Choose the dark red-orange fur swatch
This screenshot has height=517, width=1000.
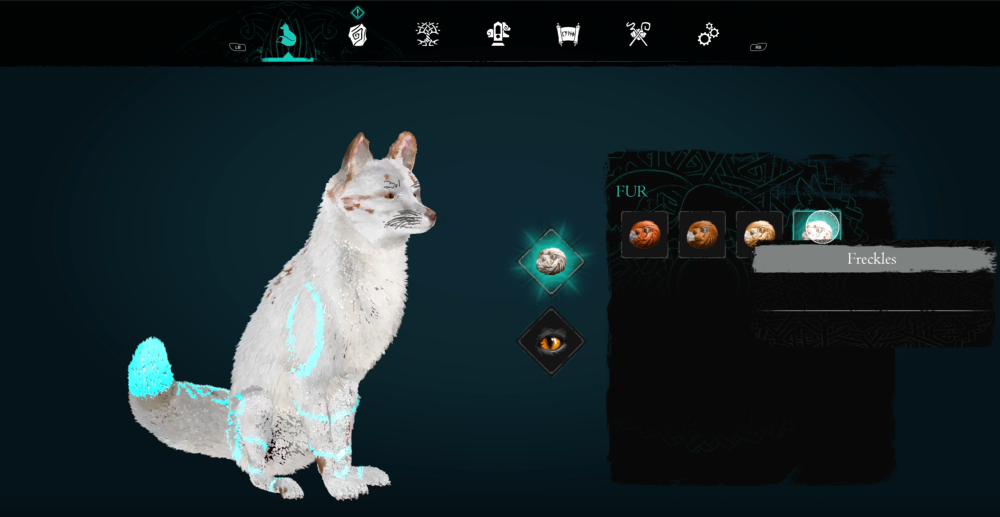(x=644, y=234)
